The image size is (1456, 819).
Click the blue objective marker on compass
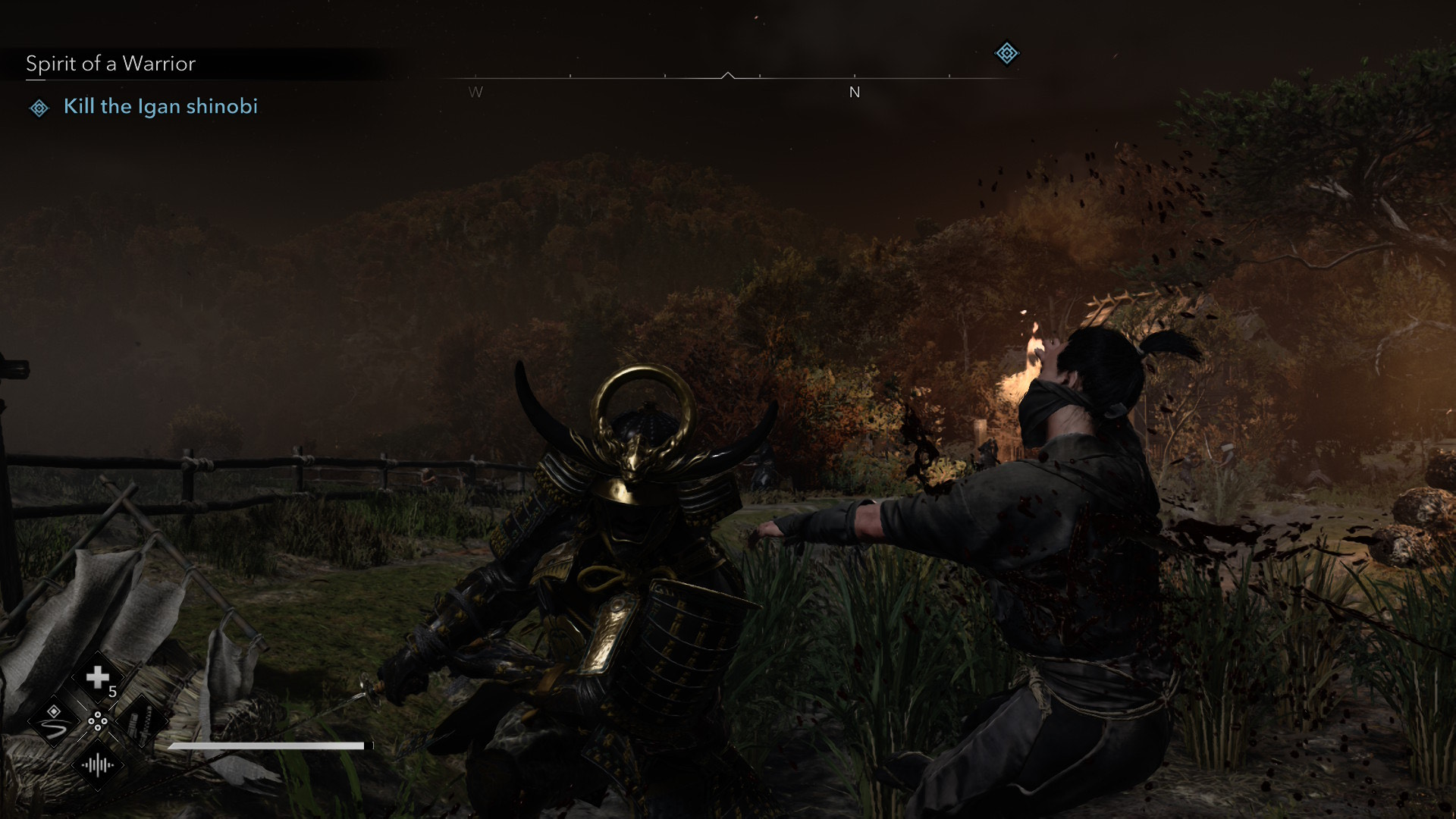coord(1006,53)
